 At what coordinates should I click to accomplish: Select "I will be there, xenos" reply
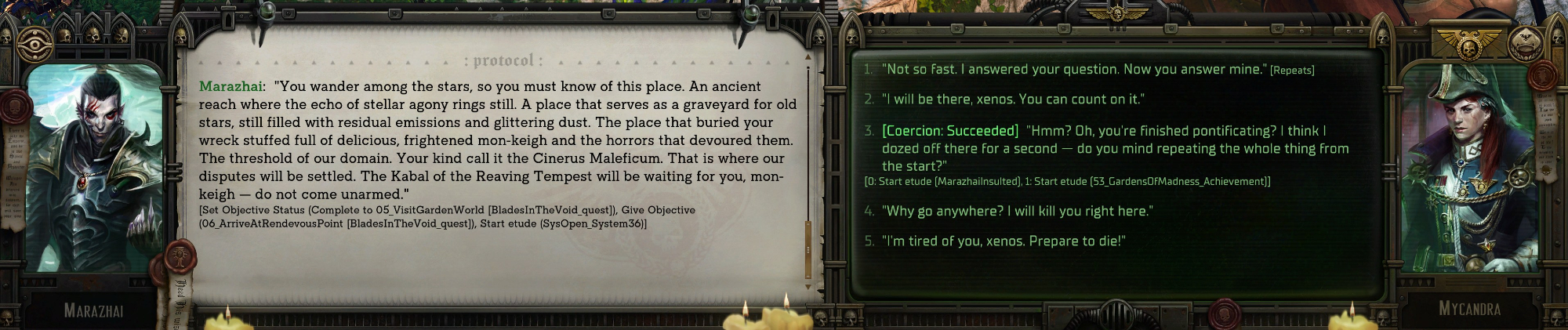(1012, 100)
